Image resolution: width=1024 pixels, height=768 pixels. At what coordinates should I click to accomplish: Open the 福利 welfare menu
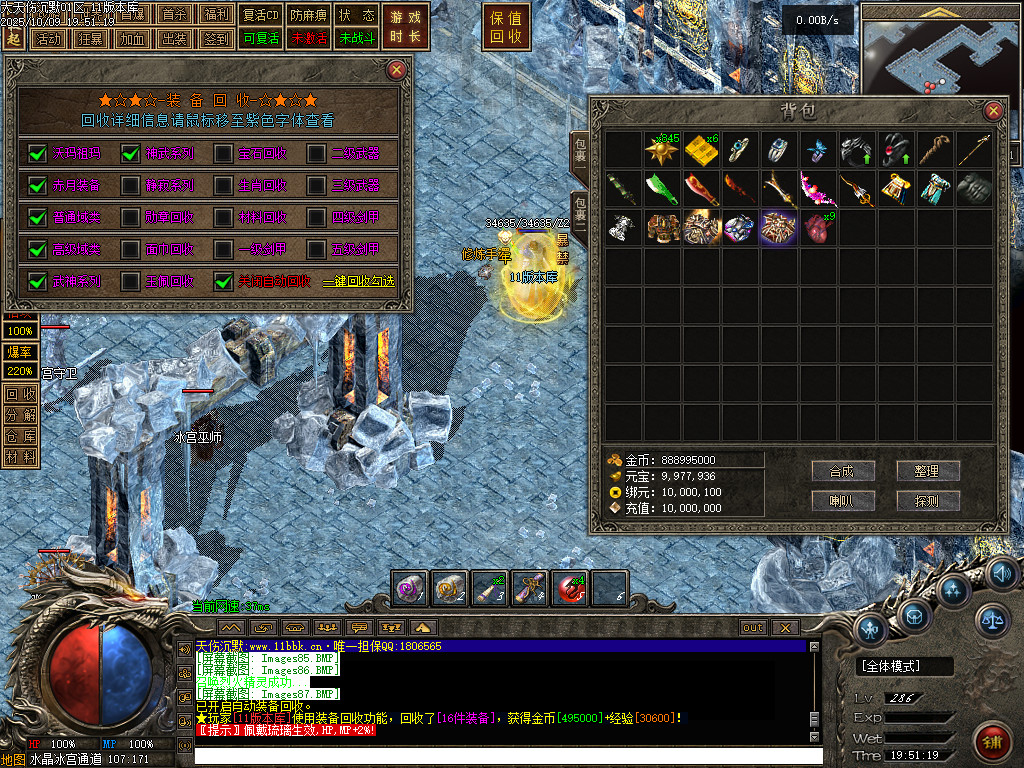click(216, 15)
